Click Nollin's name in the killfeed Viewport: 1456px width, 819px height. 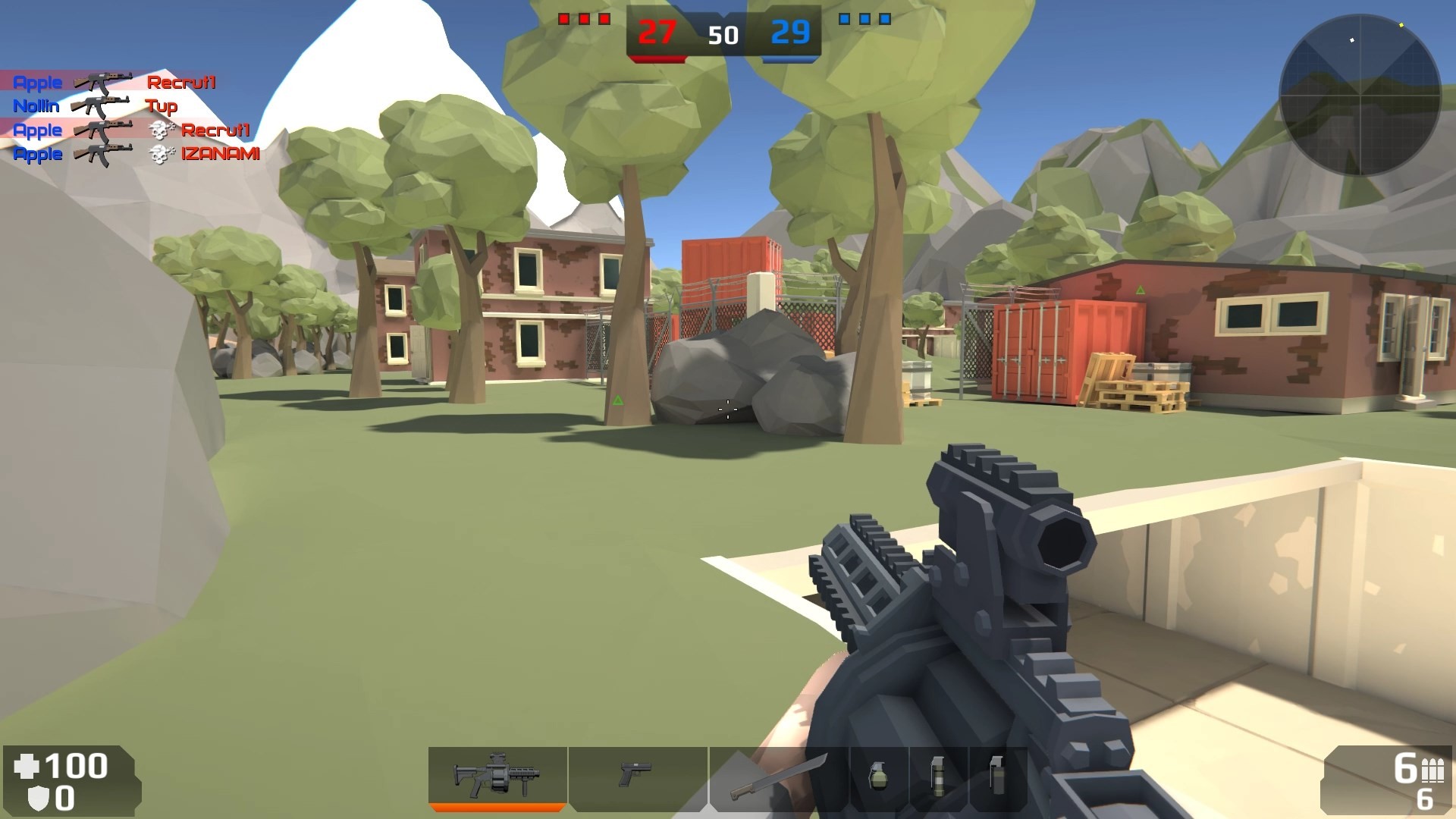point(36,106)
